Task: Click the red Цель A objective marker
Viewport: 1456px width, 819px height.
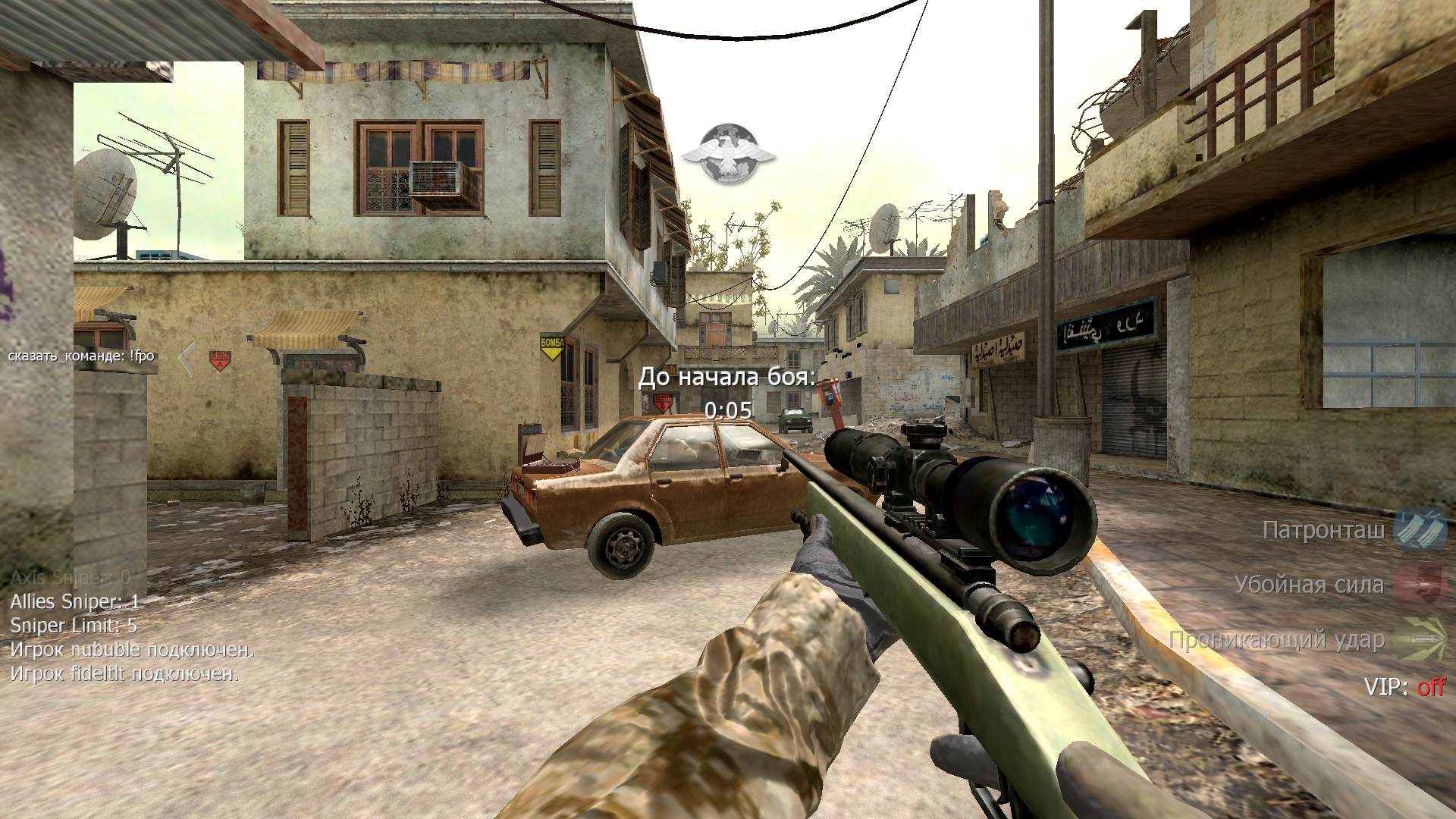Action: pyautogui.click(x=220, y=359)
